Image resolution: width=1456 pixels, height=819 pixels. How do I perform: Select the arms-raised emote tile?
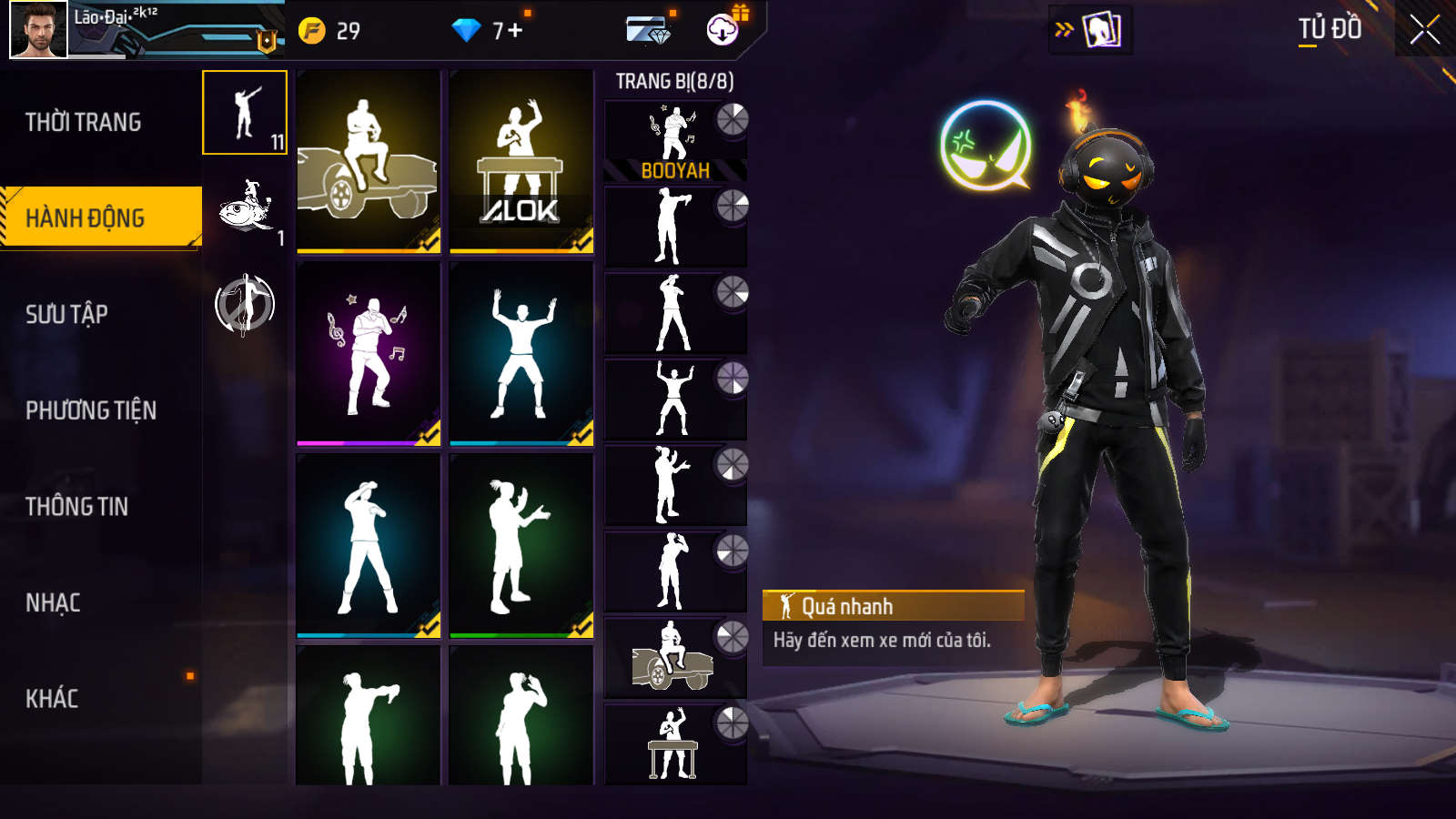(521, 353)
